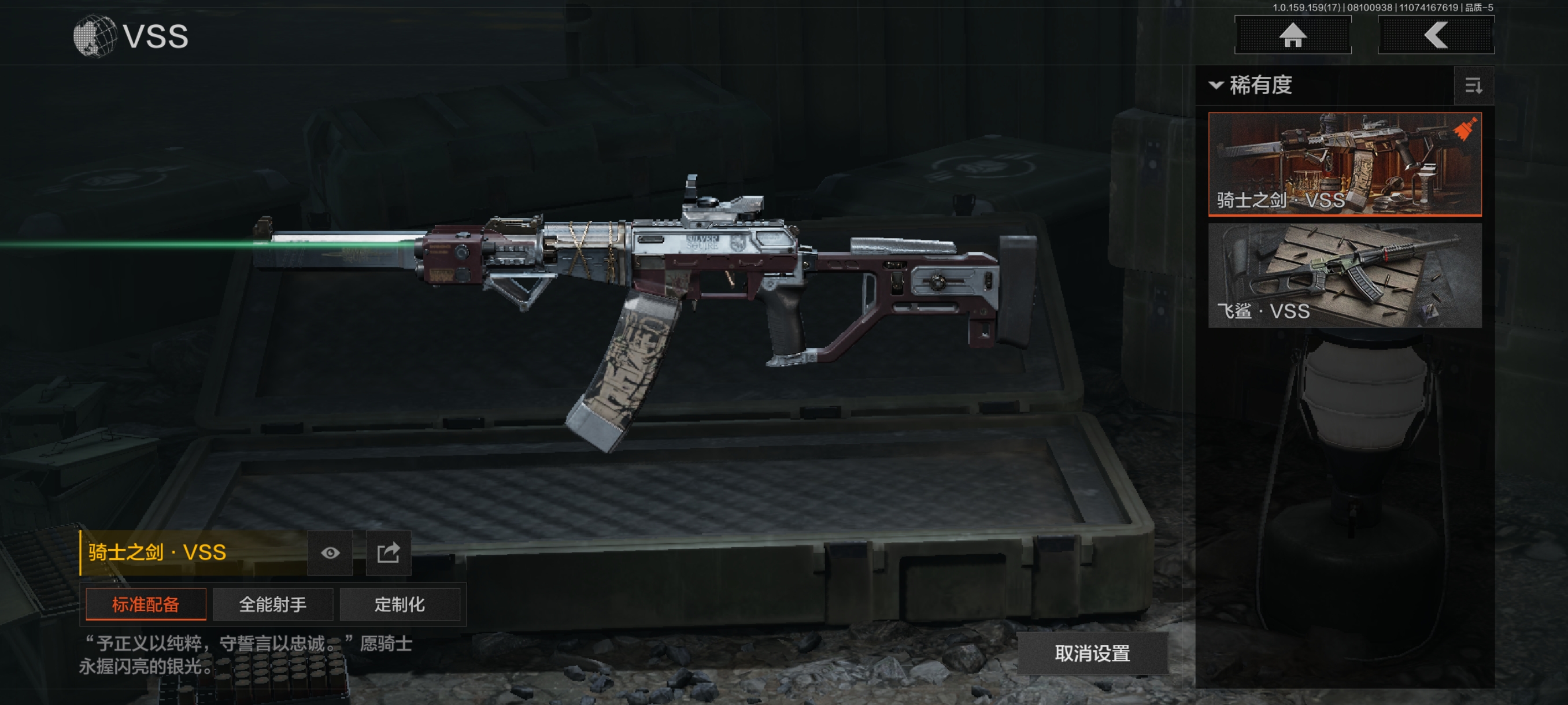Viewport: 1568px width, 705px height.
Task: Click the 取消设置 button
Action: pos(1092,654)
